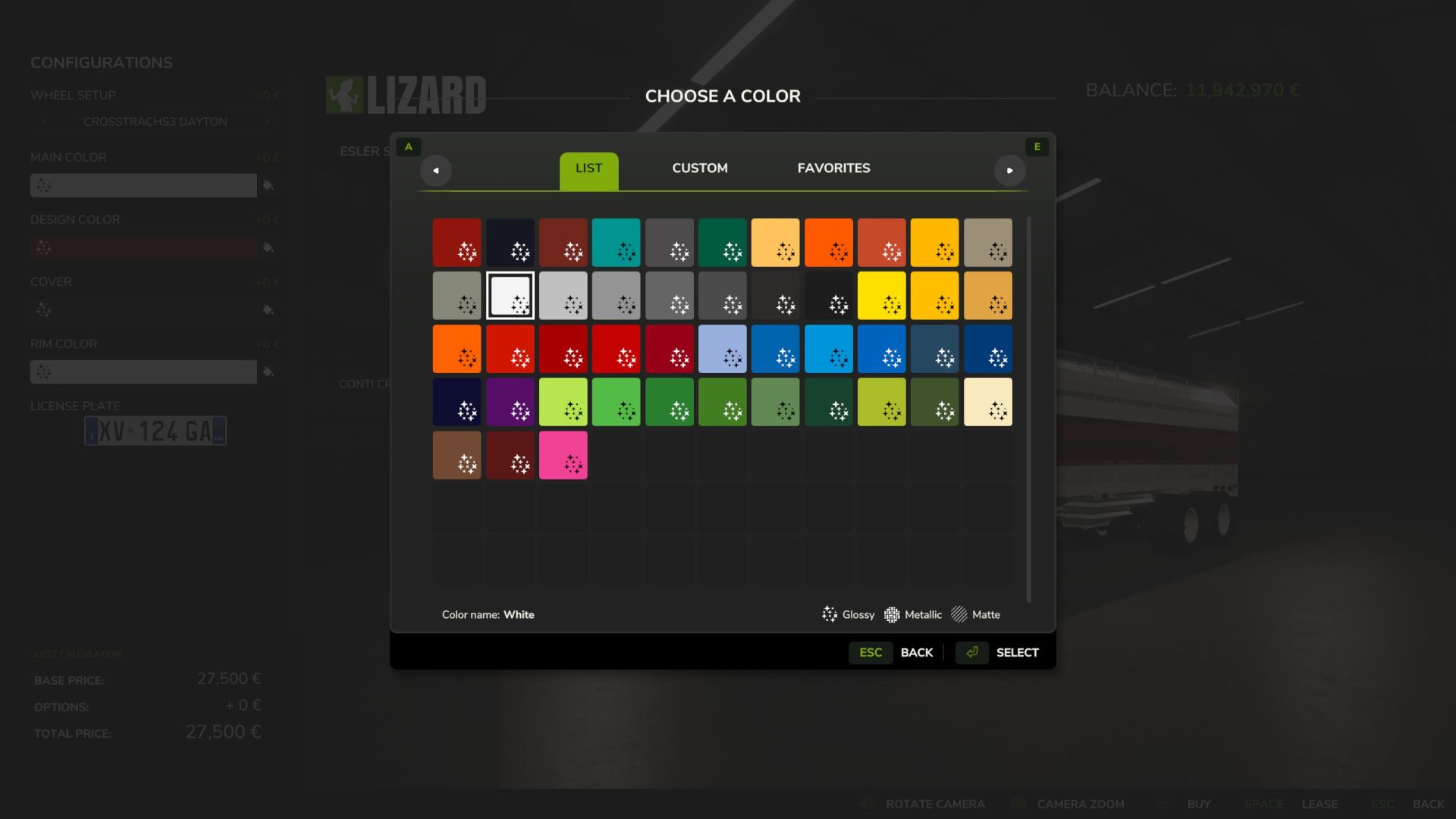Screen dimensions: 1456x819
Task: Select the teal swatch in the top row
Action: click(x=616, y=243)
